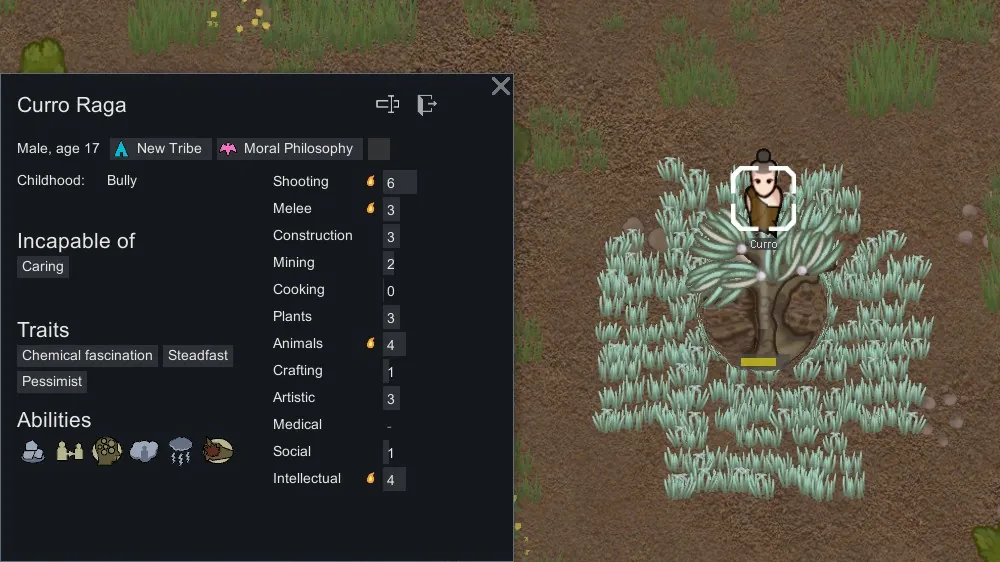1000x562 pixels.
Task: Select the two-people ability icon
Action: pos(70,451)
